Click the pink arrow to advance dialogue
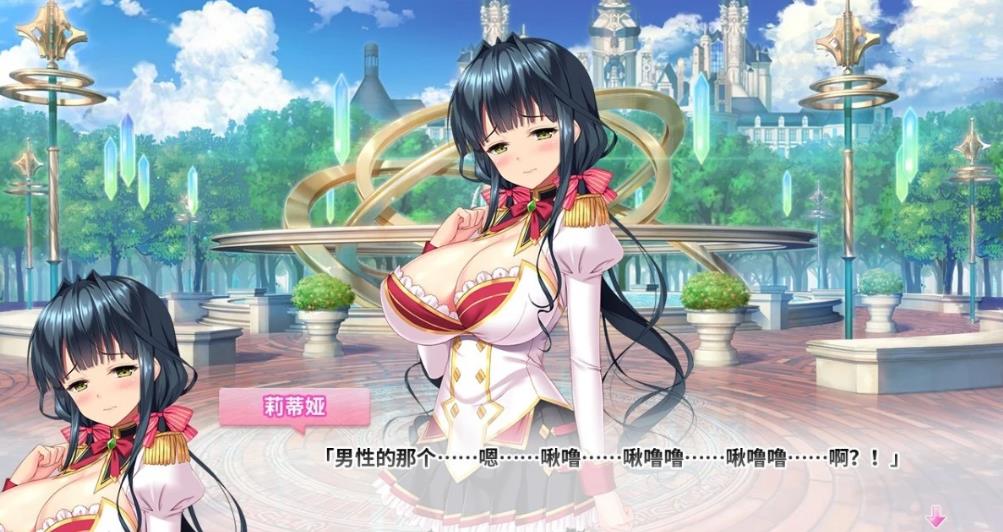 click(x=936, y=517)
